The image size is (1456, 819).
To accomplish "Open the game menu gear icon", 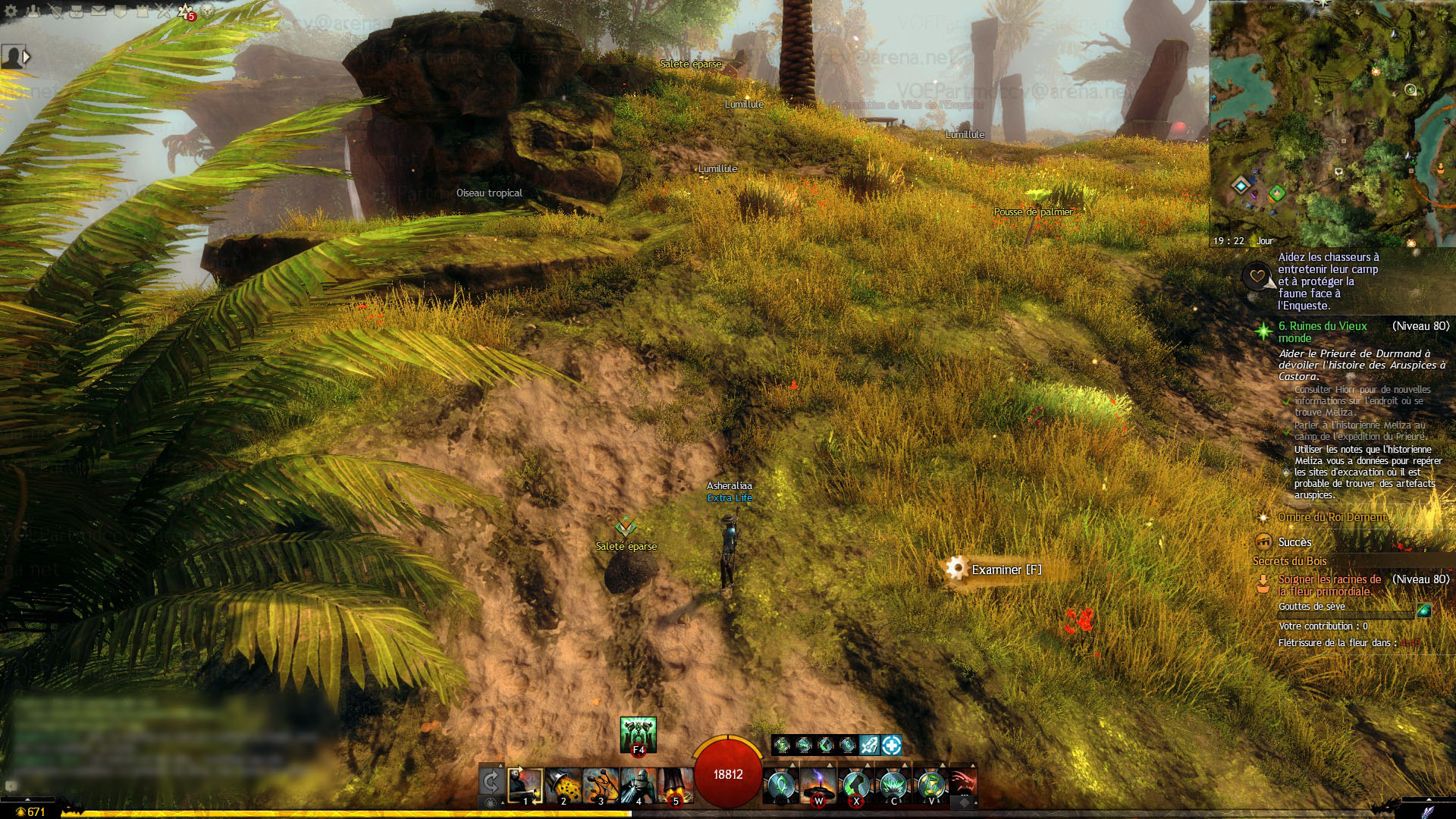I will [11, 11].
